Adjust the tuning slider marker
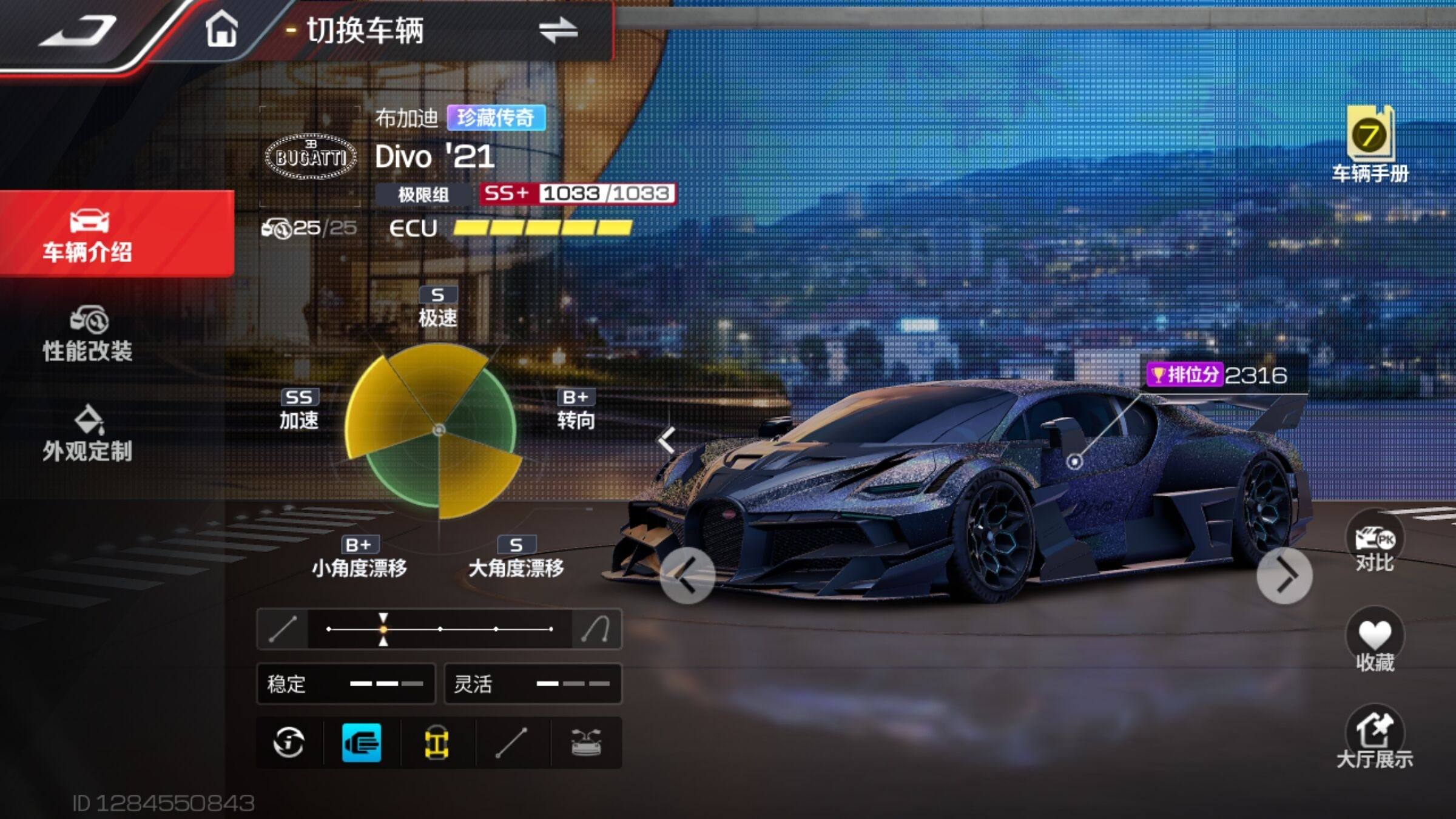Screen dimensions: 1456x819 pos(383,629)
